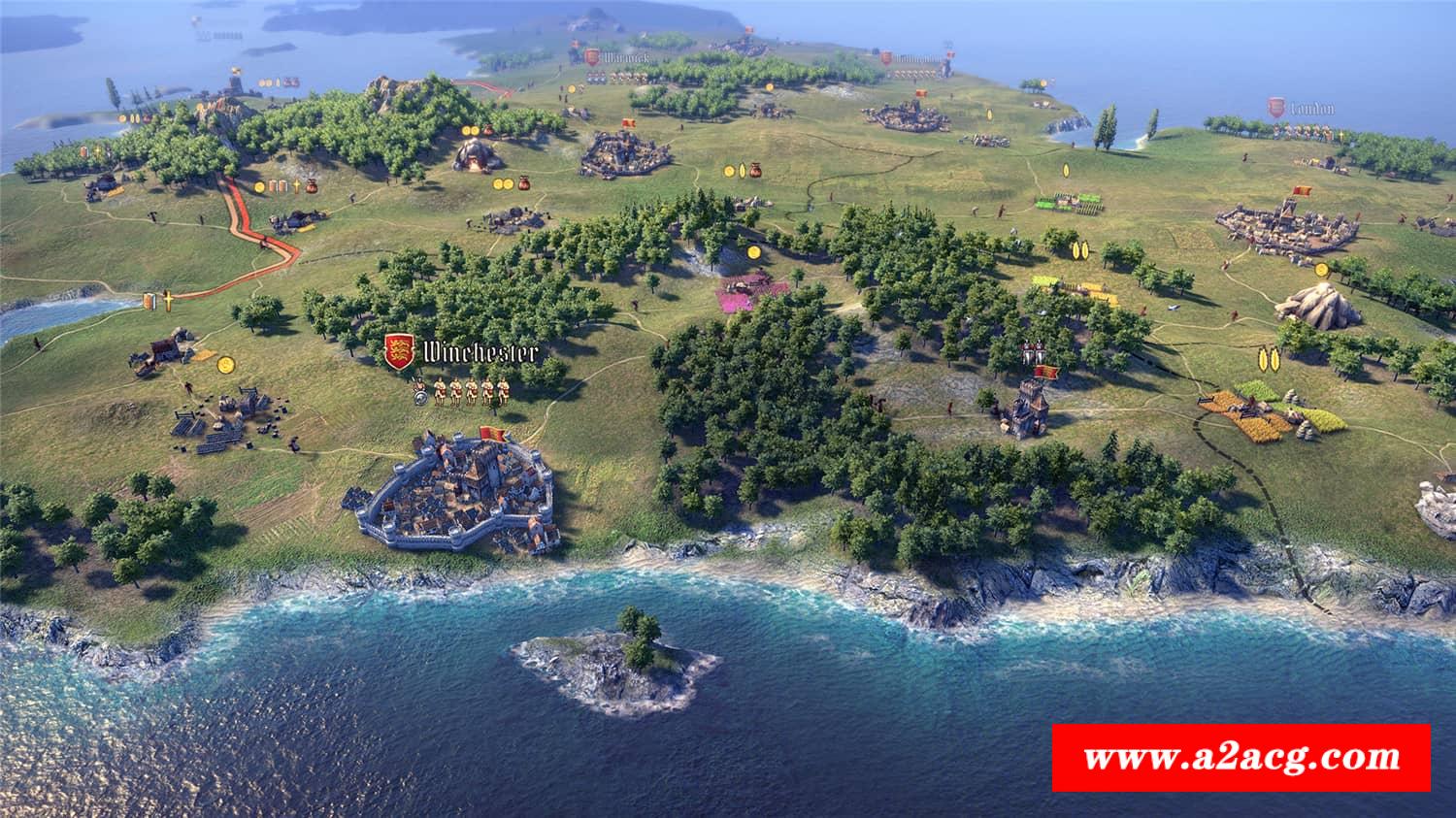Choose the London town label

1311,109
